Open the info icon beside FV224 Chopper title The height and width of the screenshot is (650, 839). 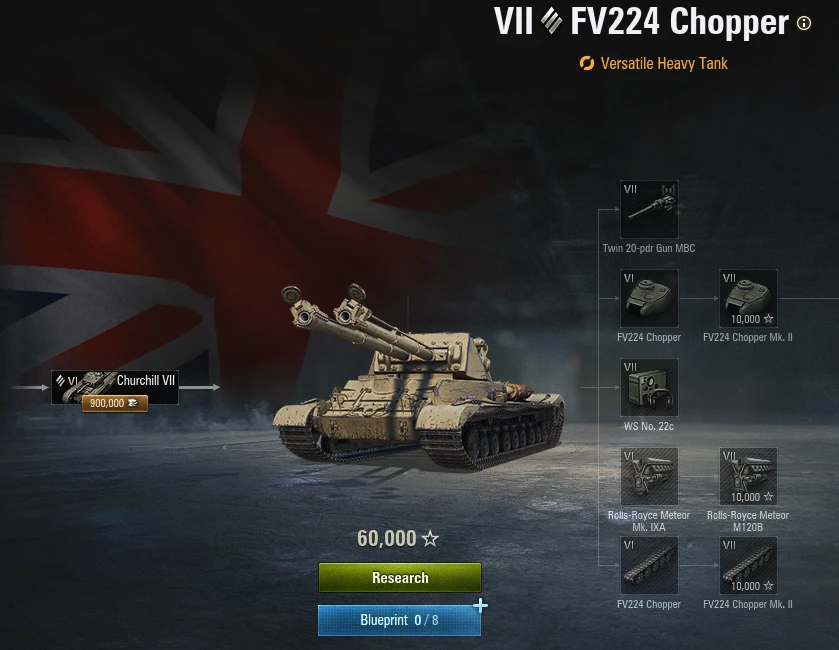(804, 23)
